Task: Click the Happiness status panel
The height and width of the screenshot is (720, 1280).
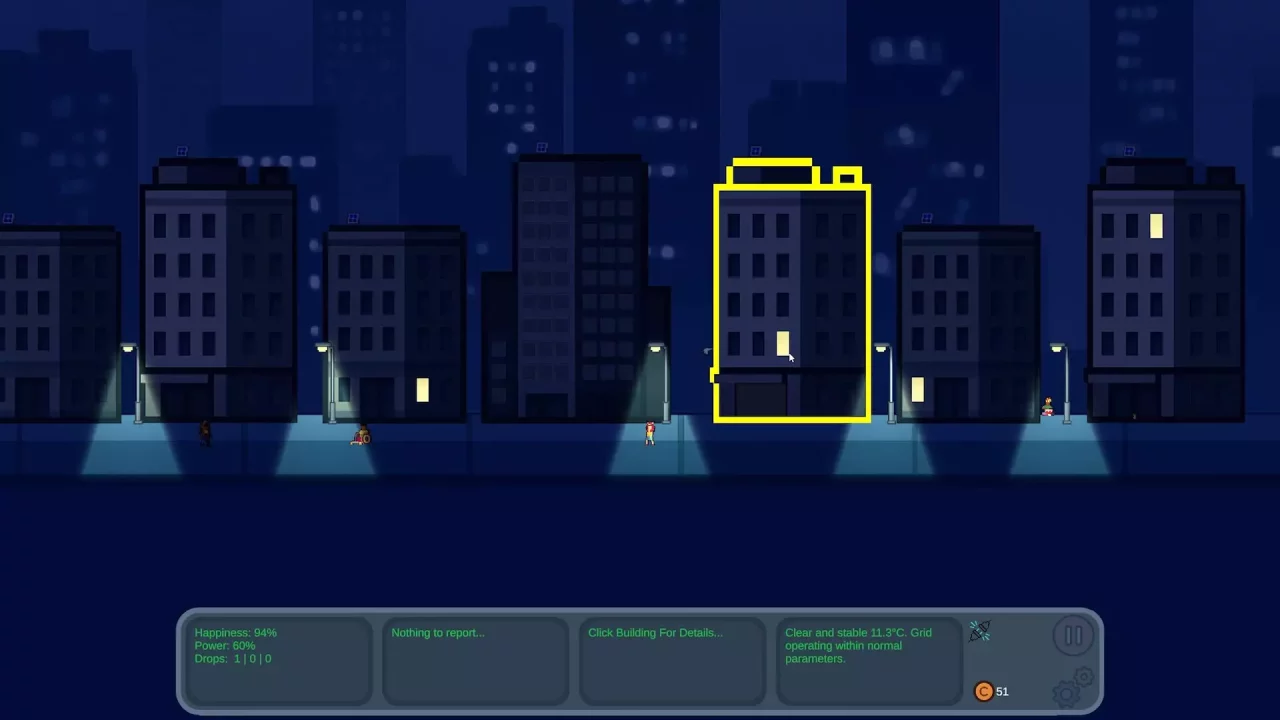Action: [279, 660]
